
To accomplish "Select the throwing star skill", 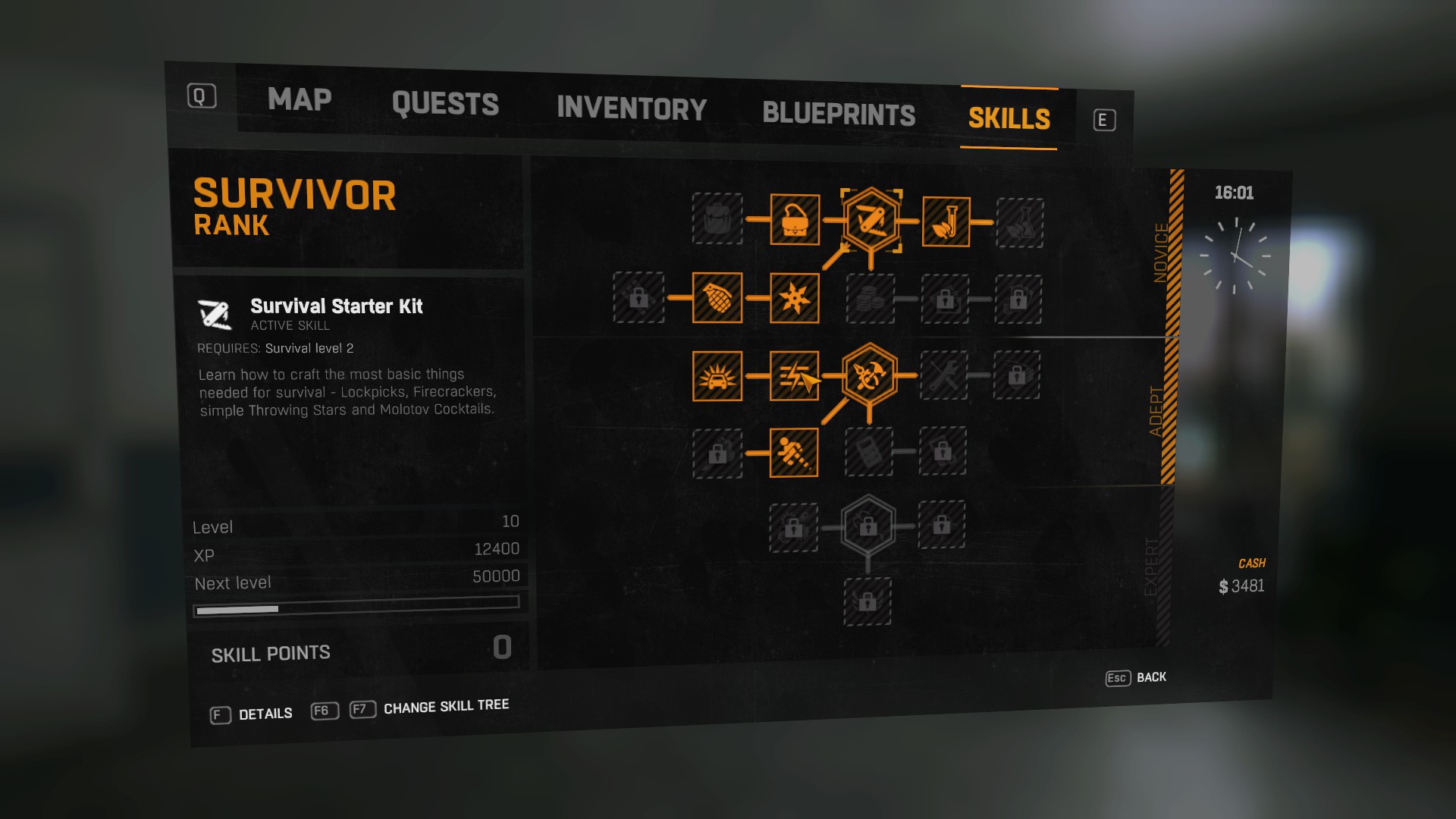I will [x=794, y=299].
